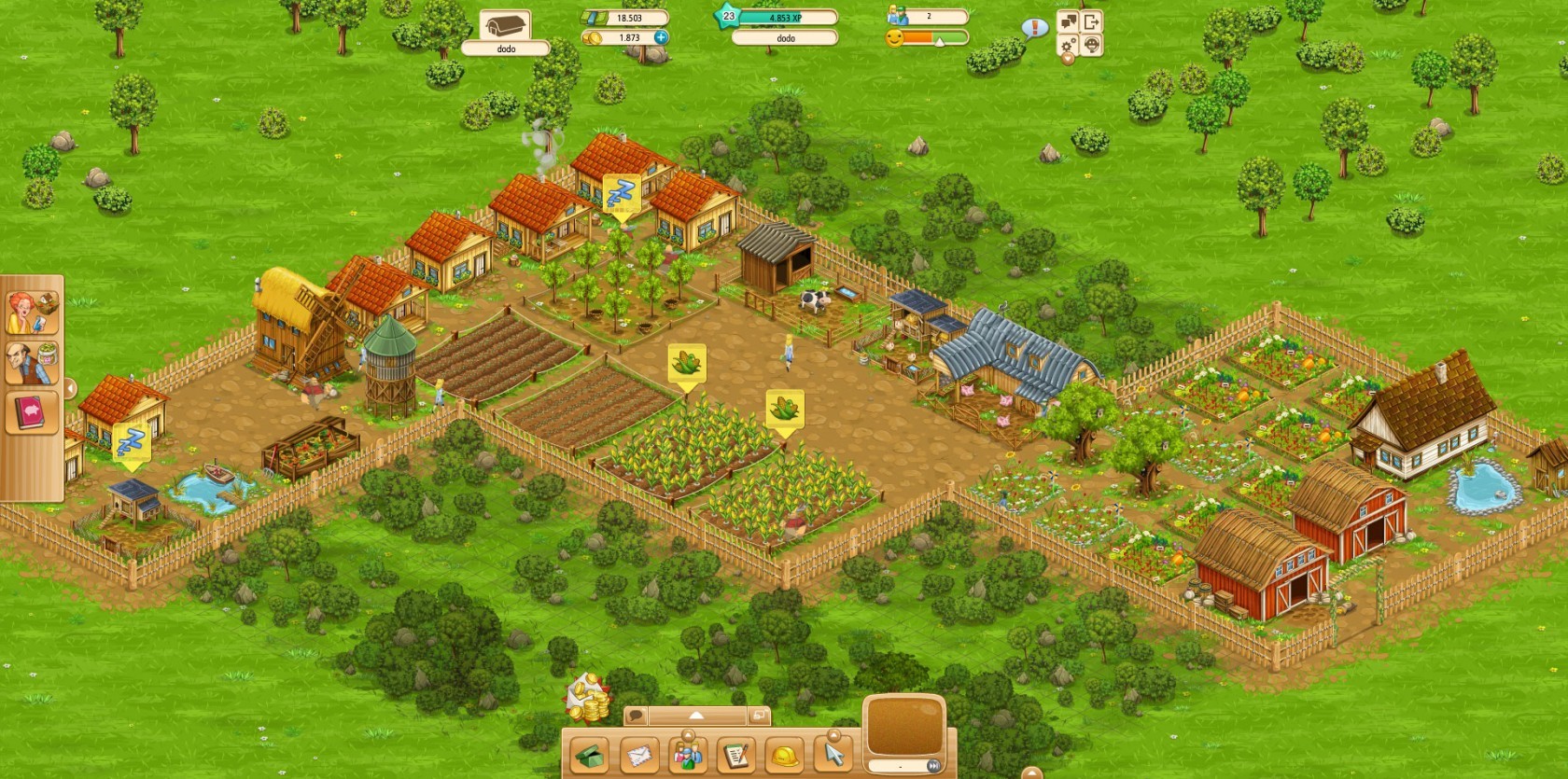This screenshot has width=1568, height=779.
Task: Click the fast-forward button under the preview box
Action: 931,766
